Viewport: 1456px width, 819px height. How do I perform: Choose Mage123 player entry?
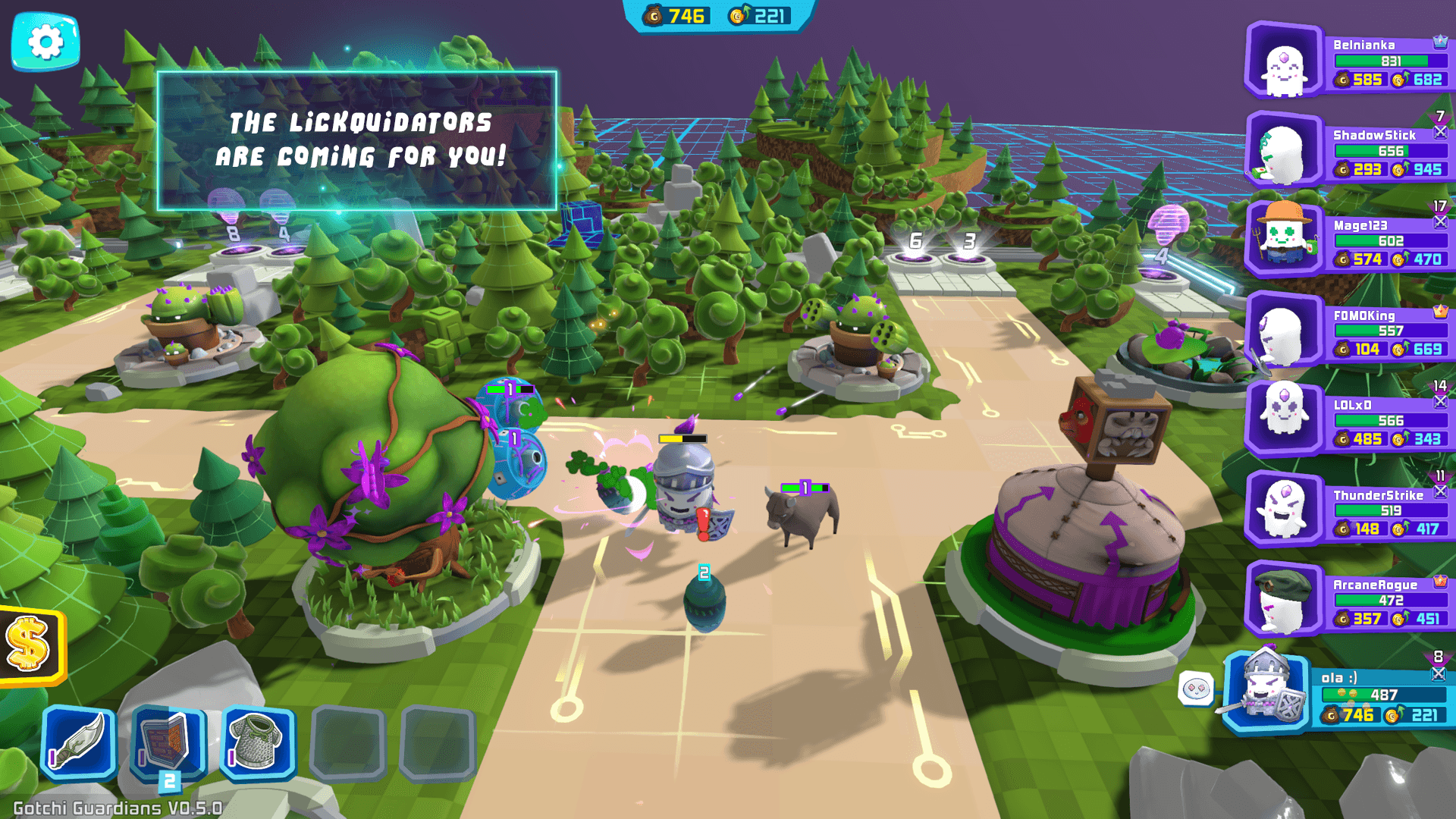pyautogui.click(x=1350, y=242)
